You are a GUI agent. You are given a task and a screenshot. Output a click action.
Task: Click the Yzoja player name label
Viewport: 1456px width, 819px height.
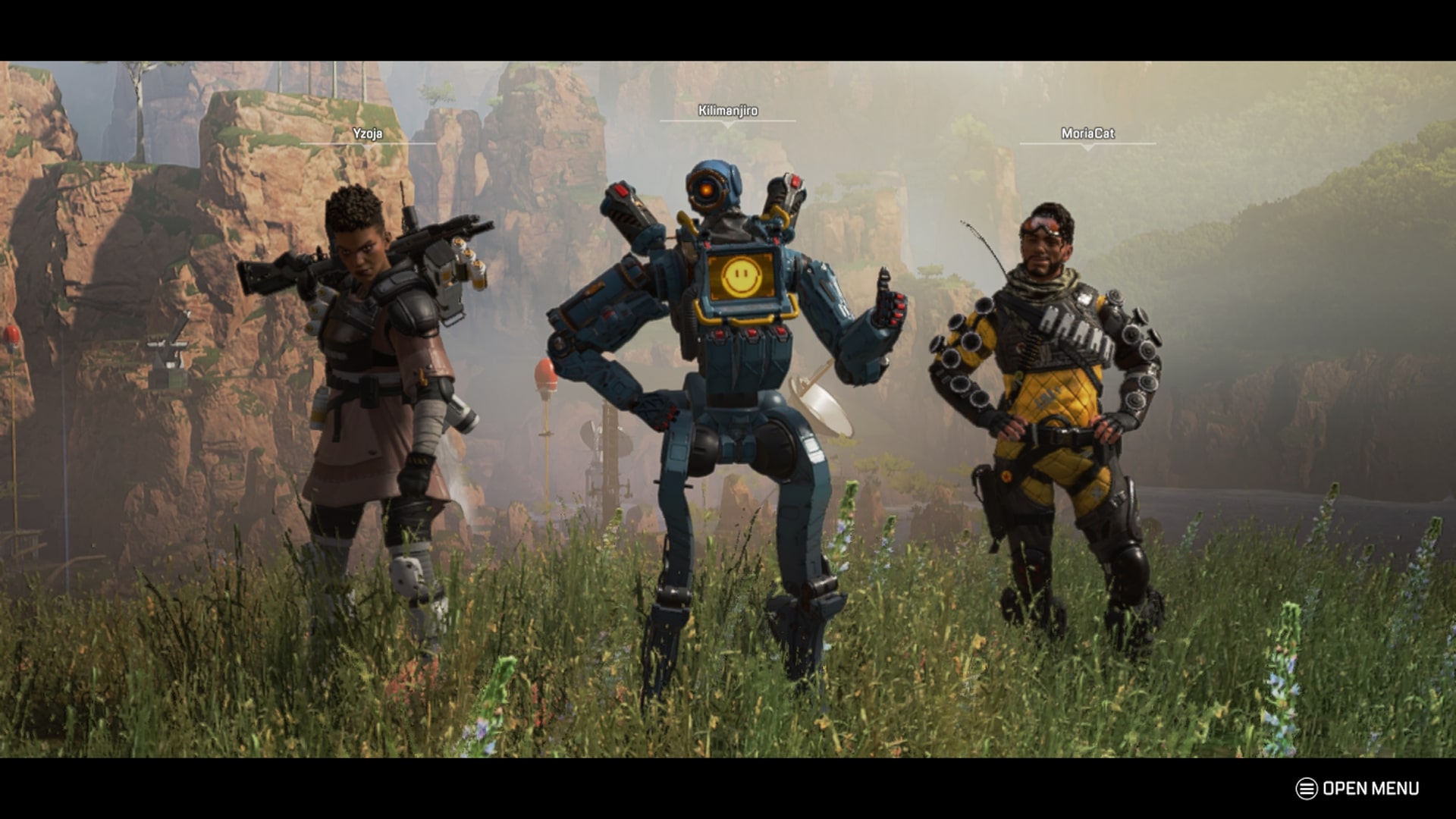pos(369,132)
